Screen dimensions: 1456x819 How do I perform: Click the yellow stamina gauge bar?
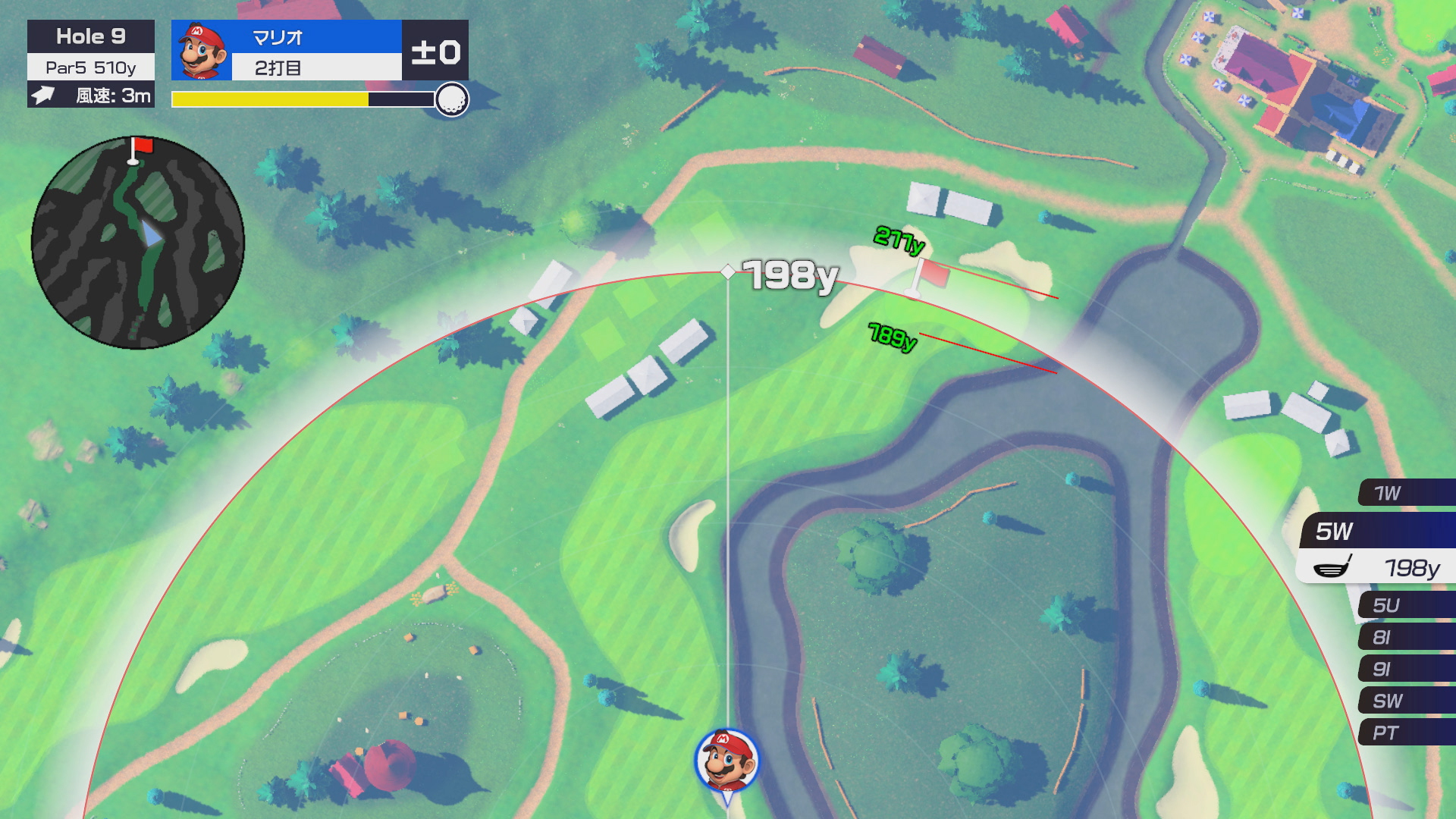click(269, 99)
